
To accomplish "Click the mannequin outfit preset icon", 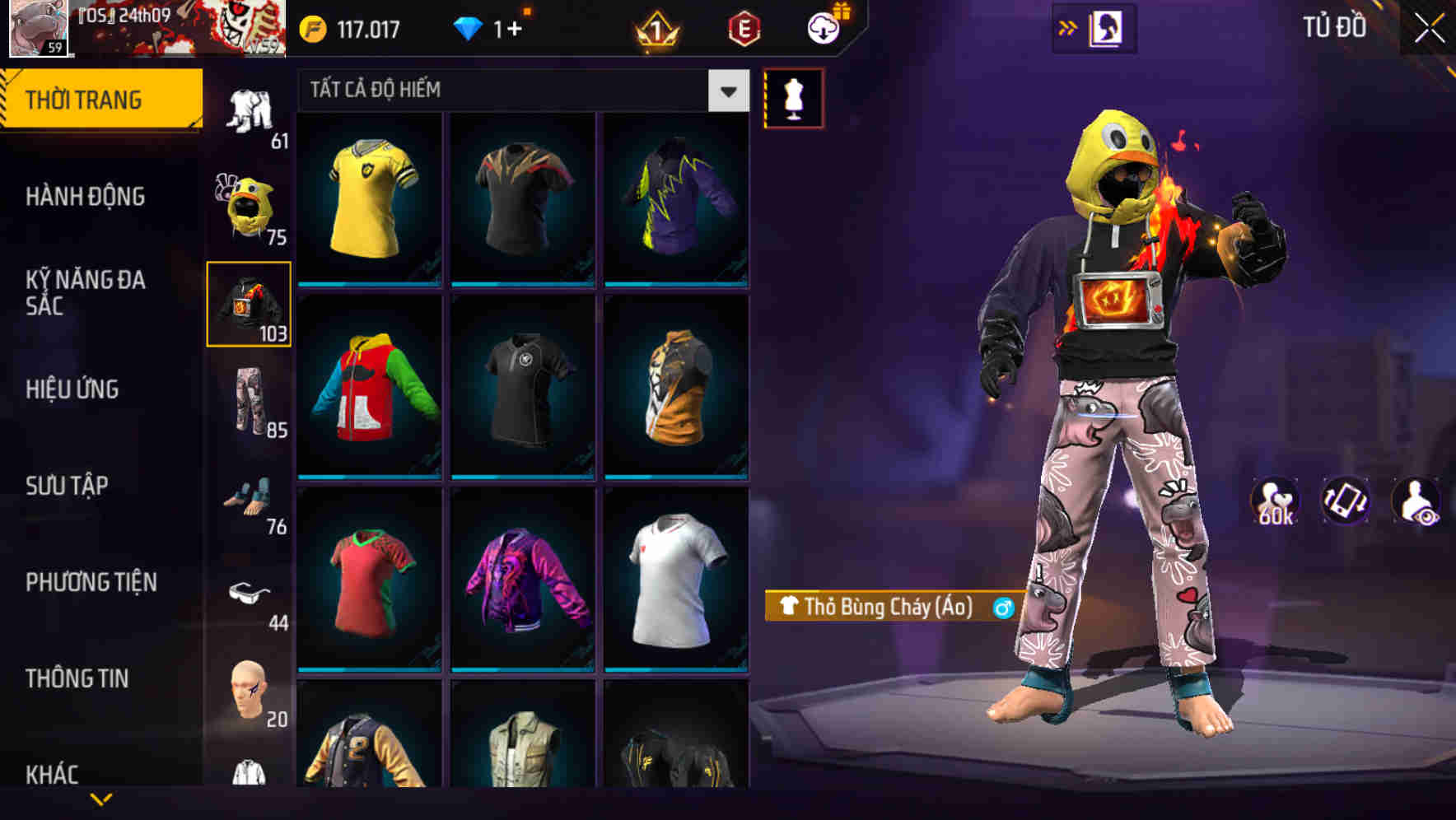I will (x=794, y=97).
